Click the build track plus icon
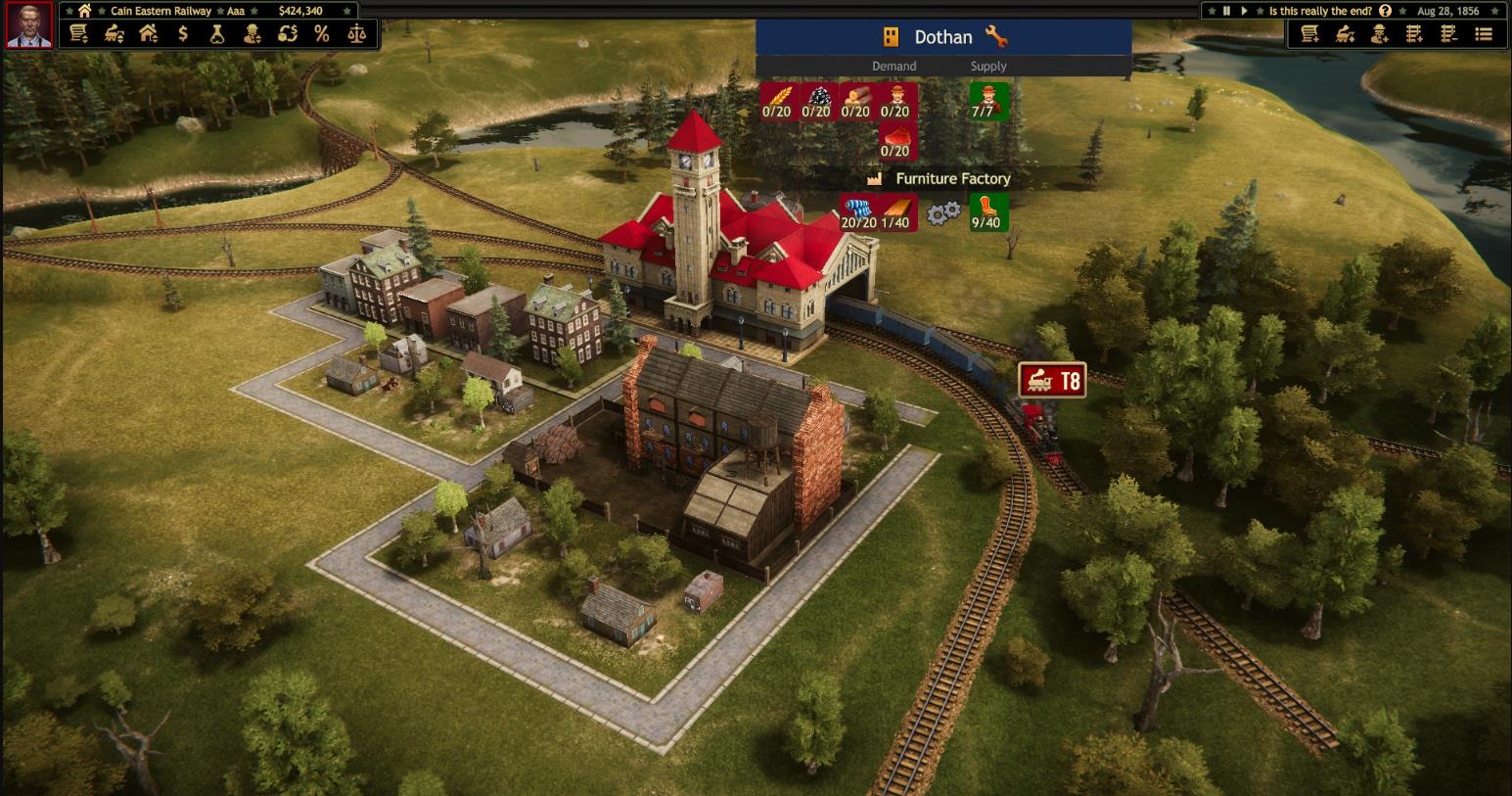The image size is (1512, 796). [x=1414, y=34]
